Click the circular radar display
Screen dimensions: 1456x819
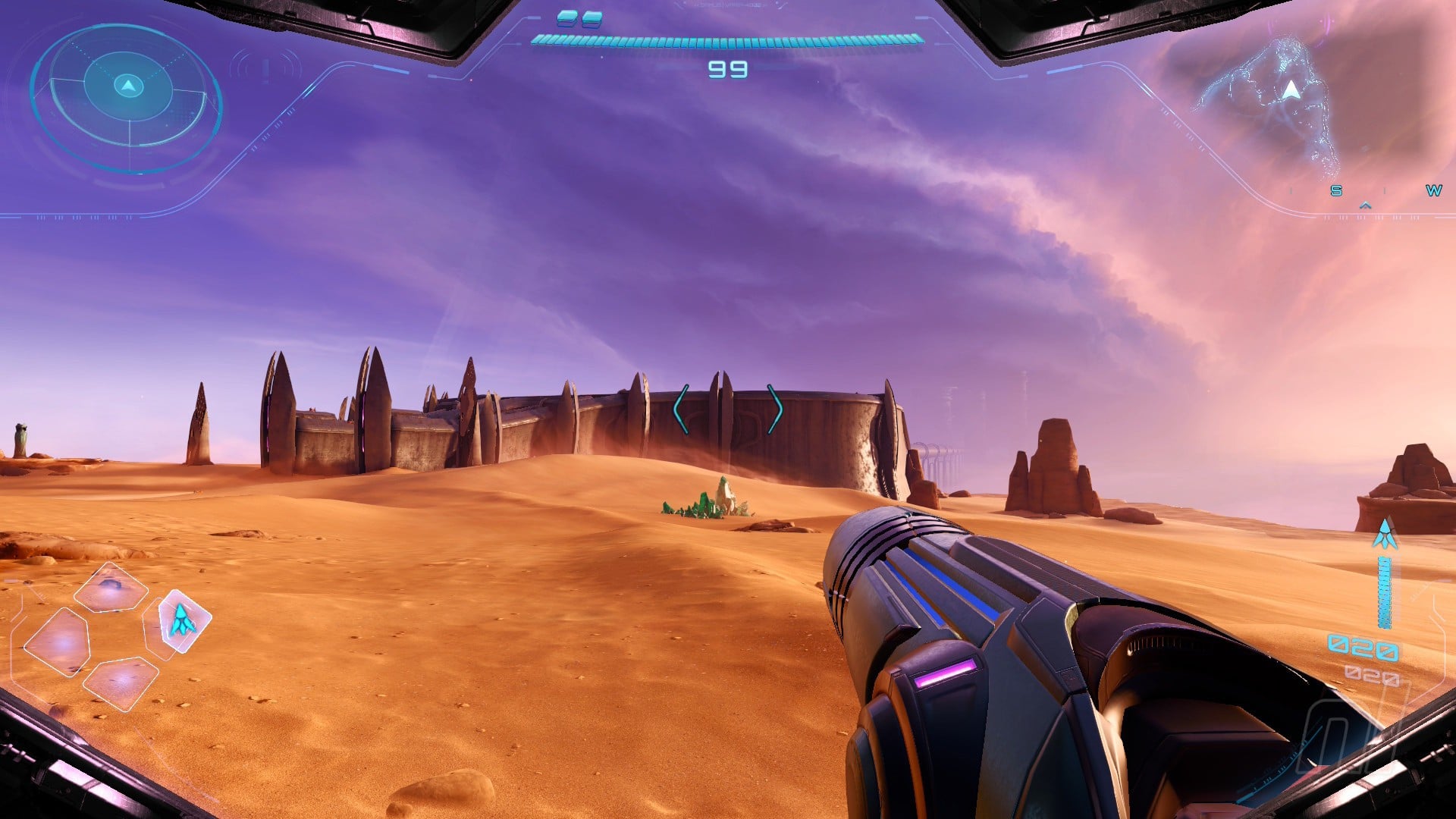127,98
